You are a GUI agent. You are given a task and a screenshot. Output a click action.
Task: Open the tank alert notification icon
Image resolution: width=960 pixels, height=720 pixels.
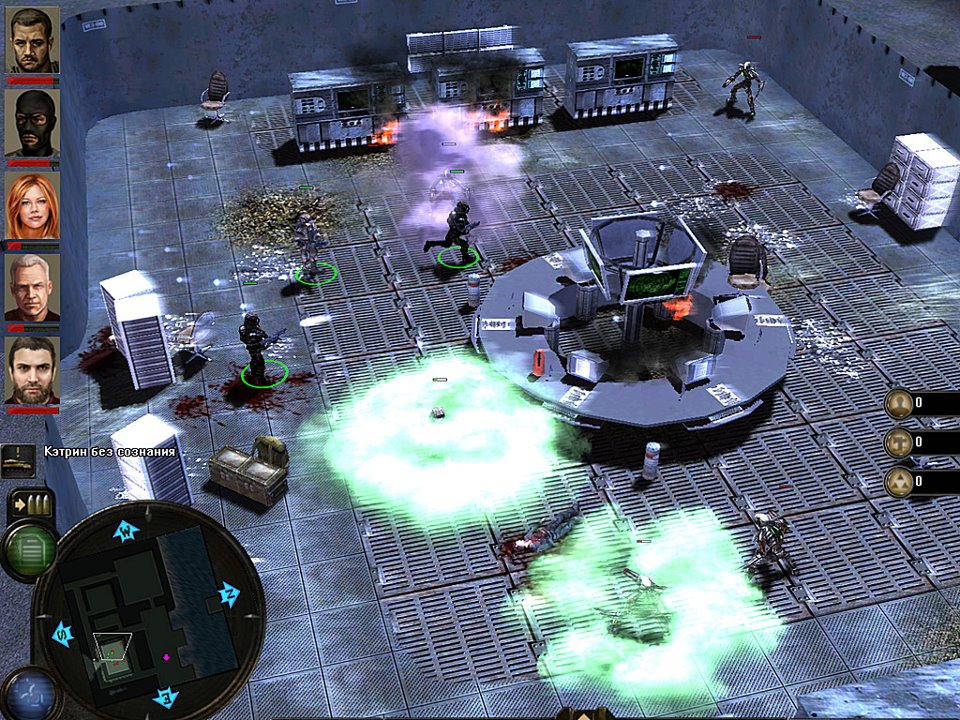click(19, 457)
